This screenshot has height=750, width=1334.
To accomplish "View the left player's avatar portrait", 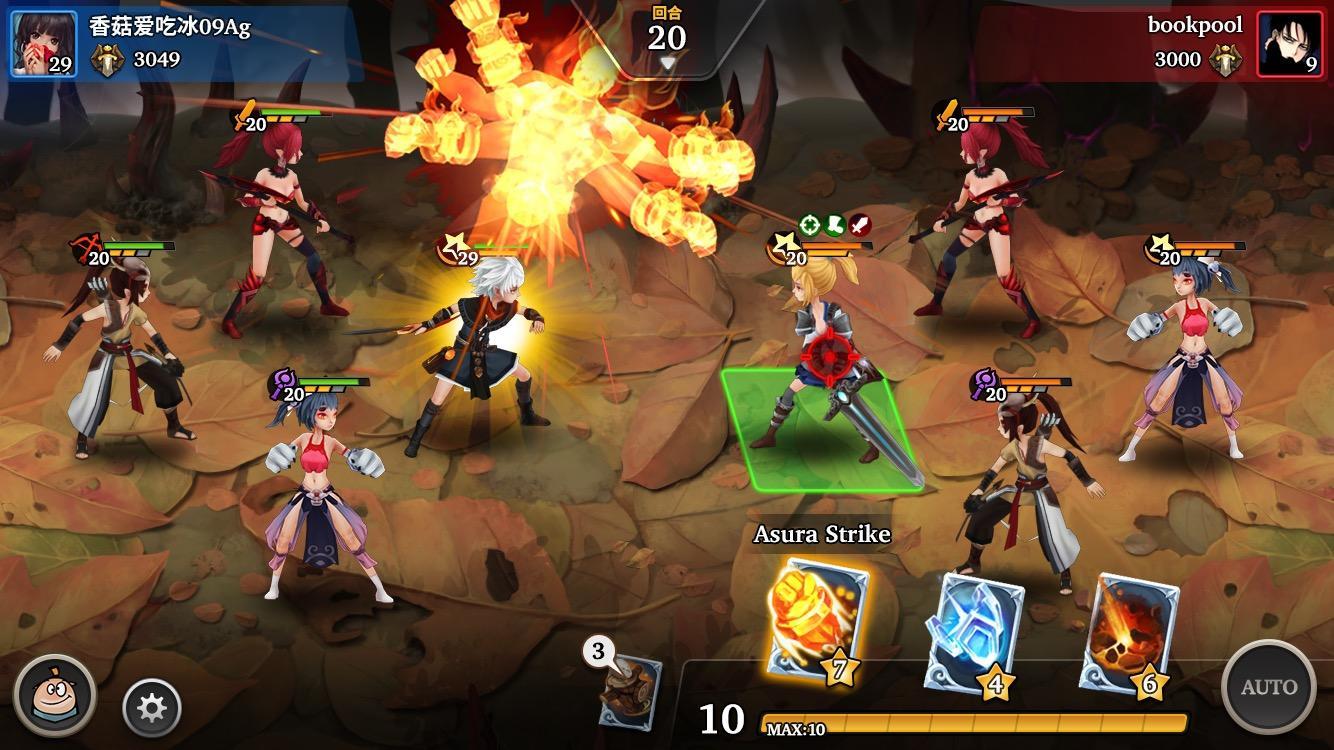I will coord(43,44).
